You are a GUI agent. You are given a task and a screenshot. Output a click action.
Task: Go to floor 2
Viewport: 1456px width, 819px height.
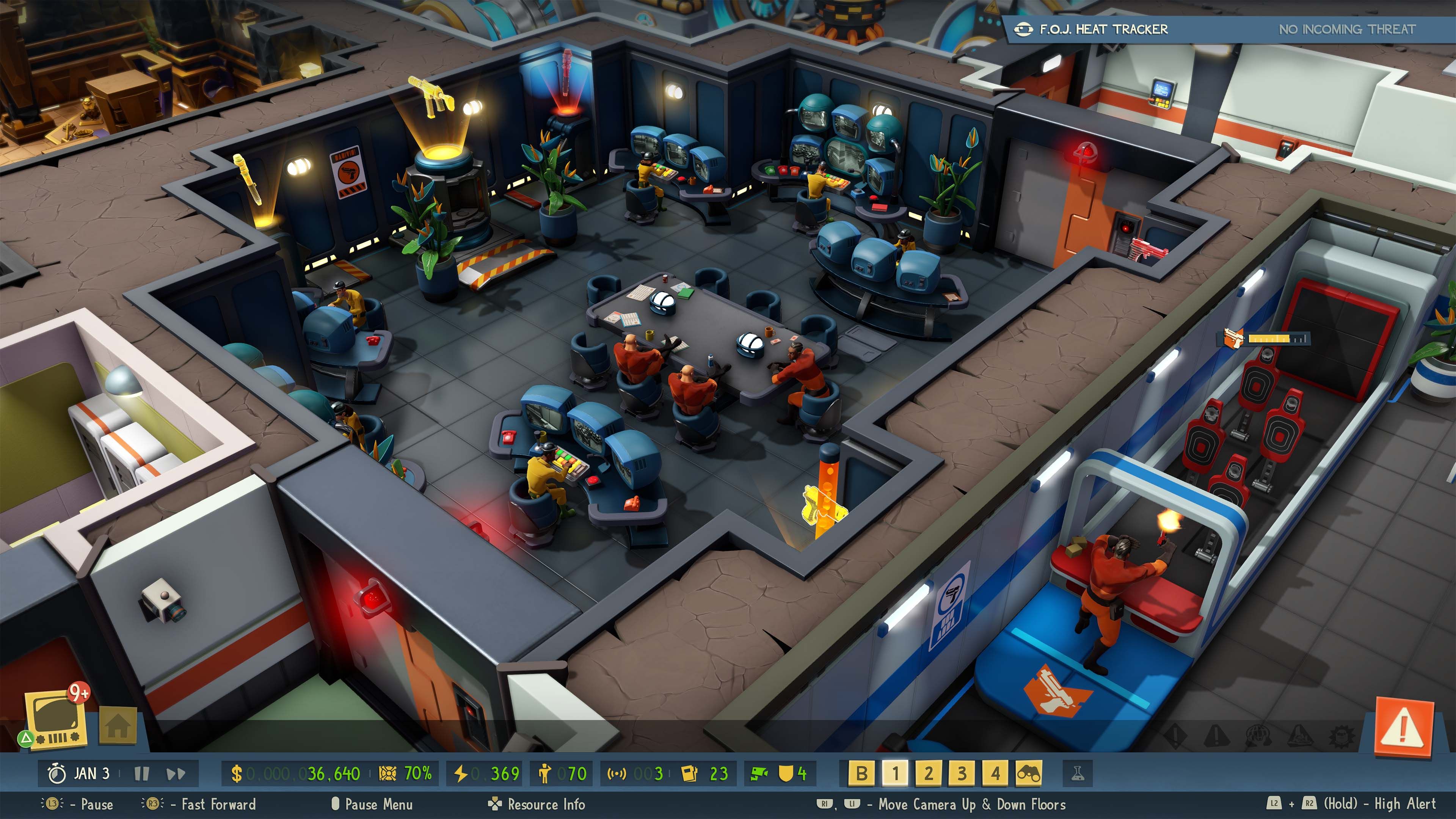(x=929, y=773)
